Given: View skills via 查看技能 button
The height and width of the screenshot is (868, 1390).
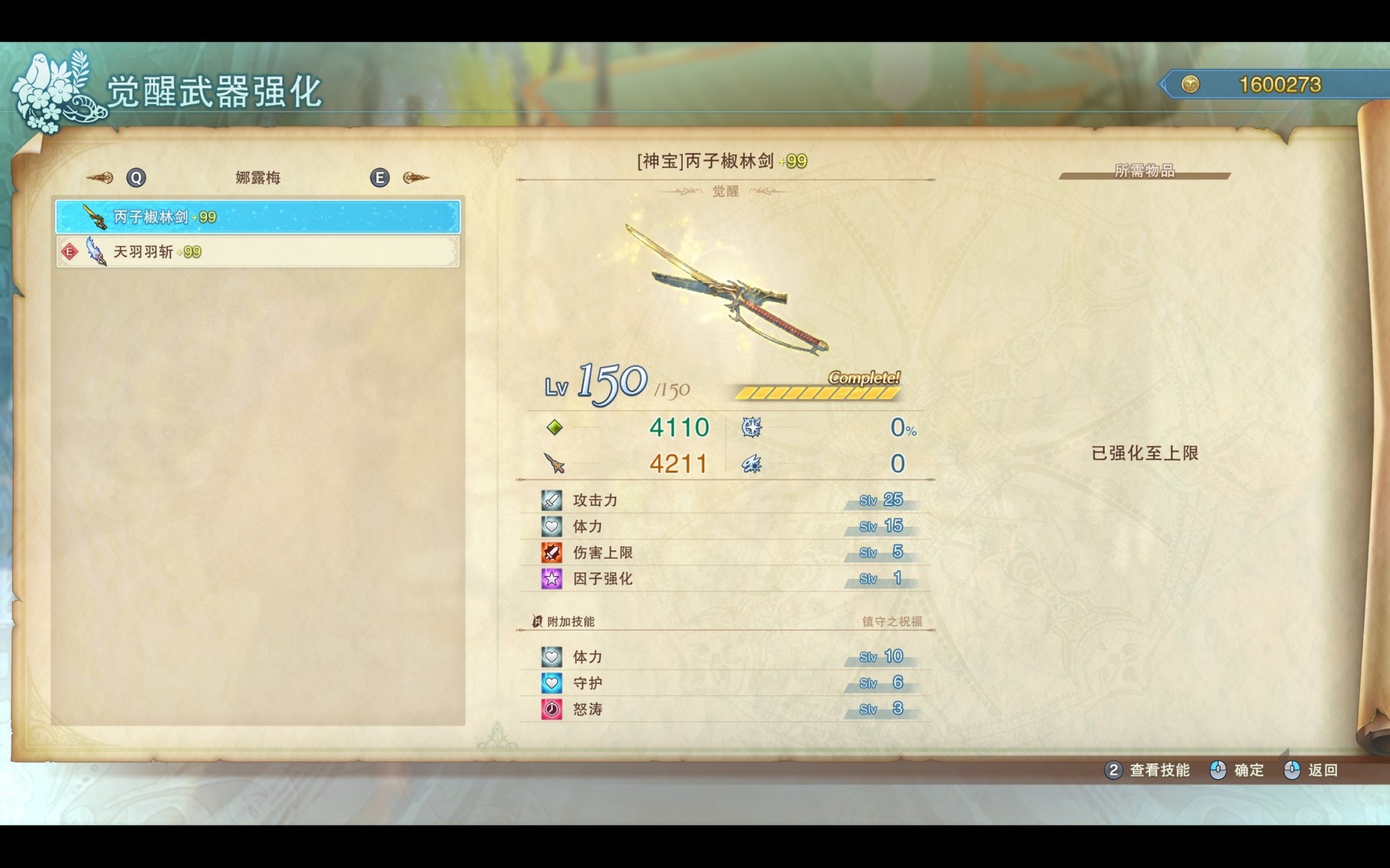Looking at the screenshot, I should [1158, 770].
